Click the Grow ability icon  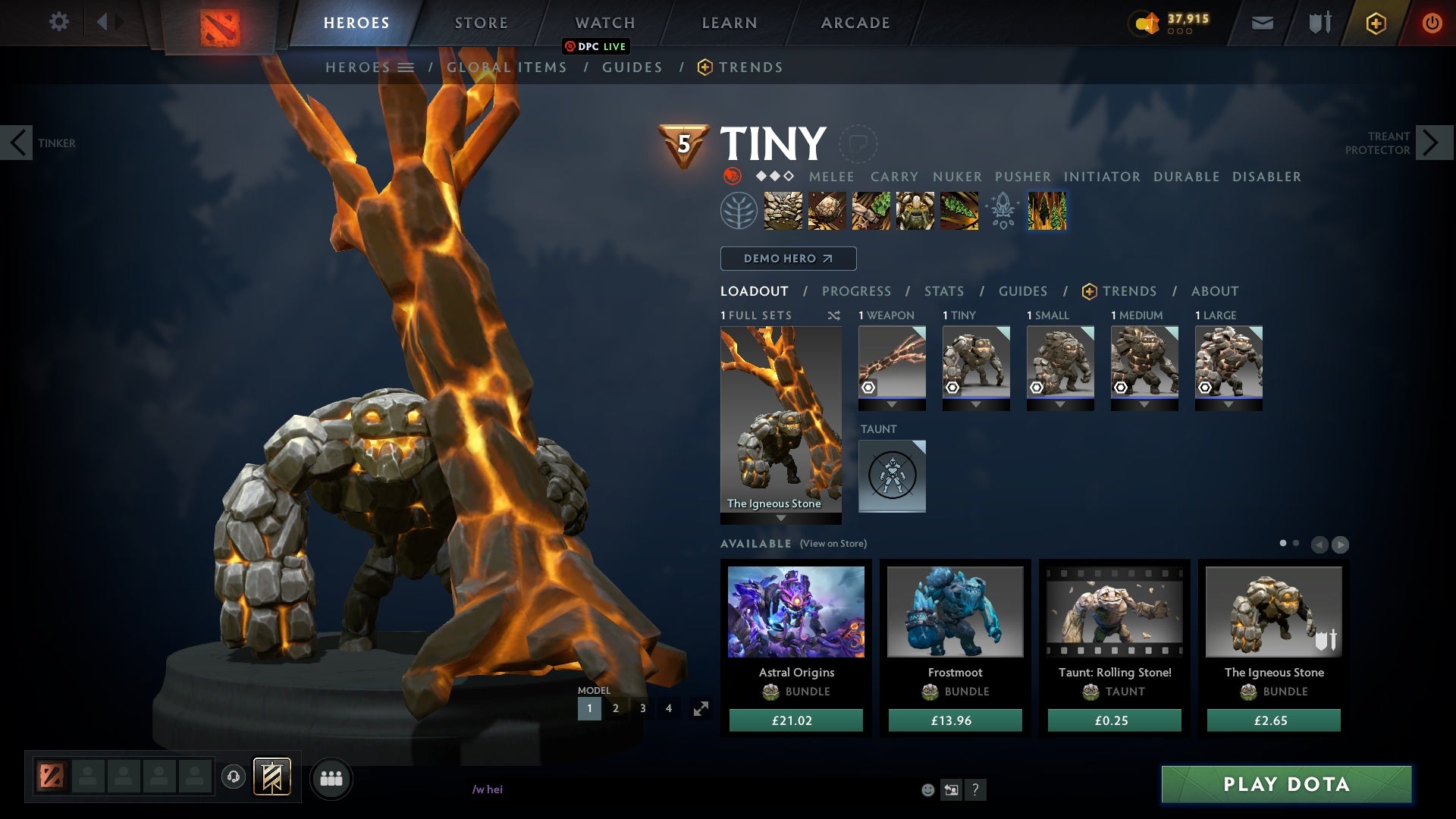pos(914,211)
